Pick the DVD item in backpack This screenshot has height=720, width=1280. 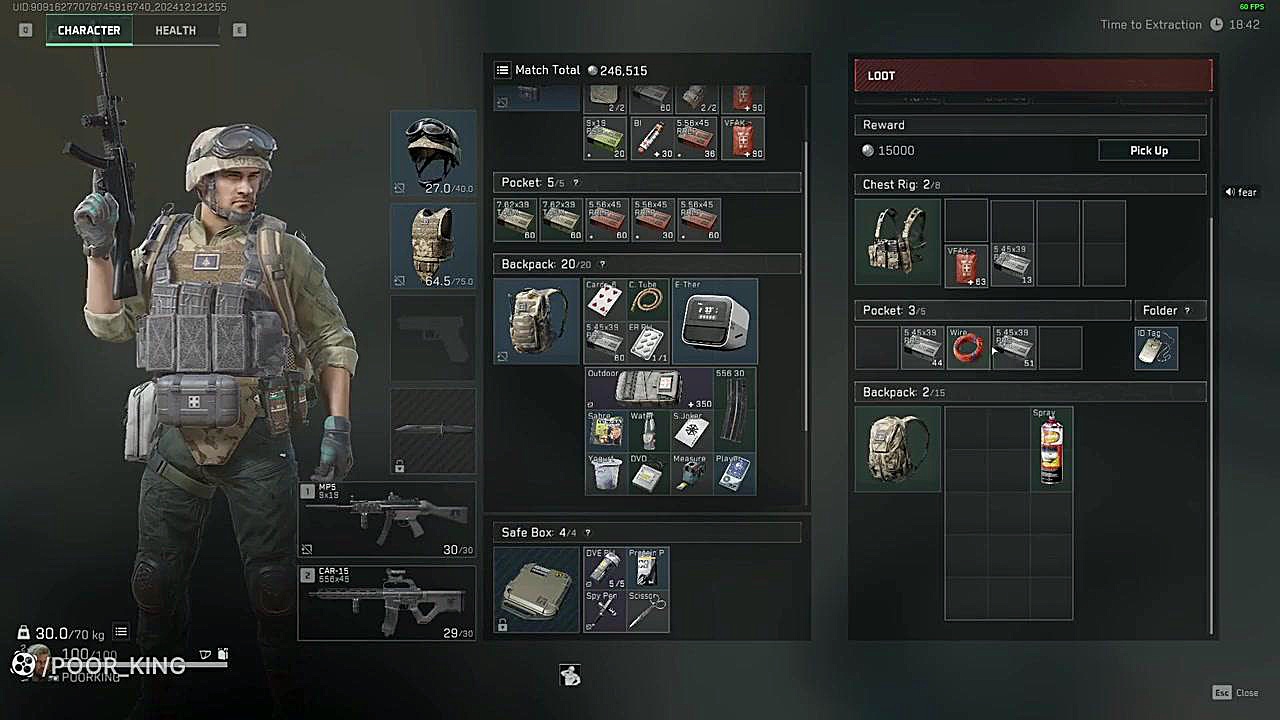(649, 474)
